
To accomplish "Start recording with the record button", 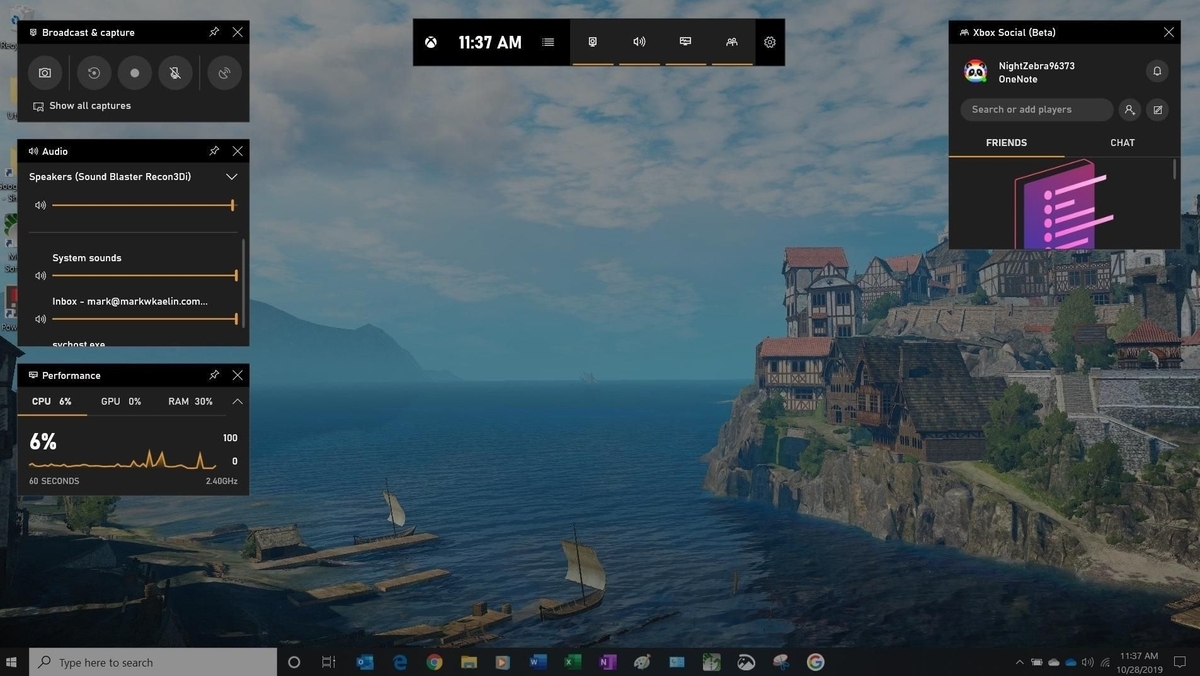I will click(x=135, y=73).
